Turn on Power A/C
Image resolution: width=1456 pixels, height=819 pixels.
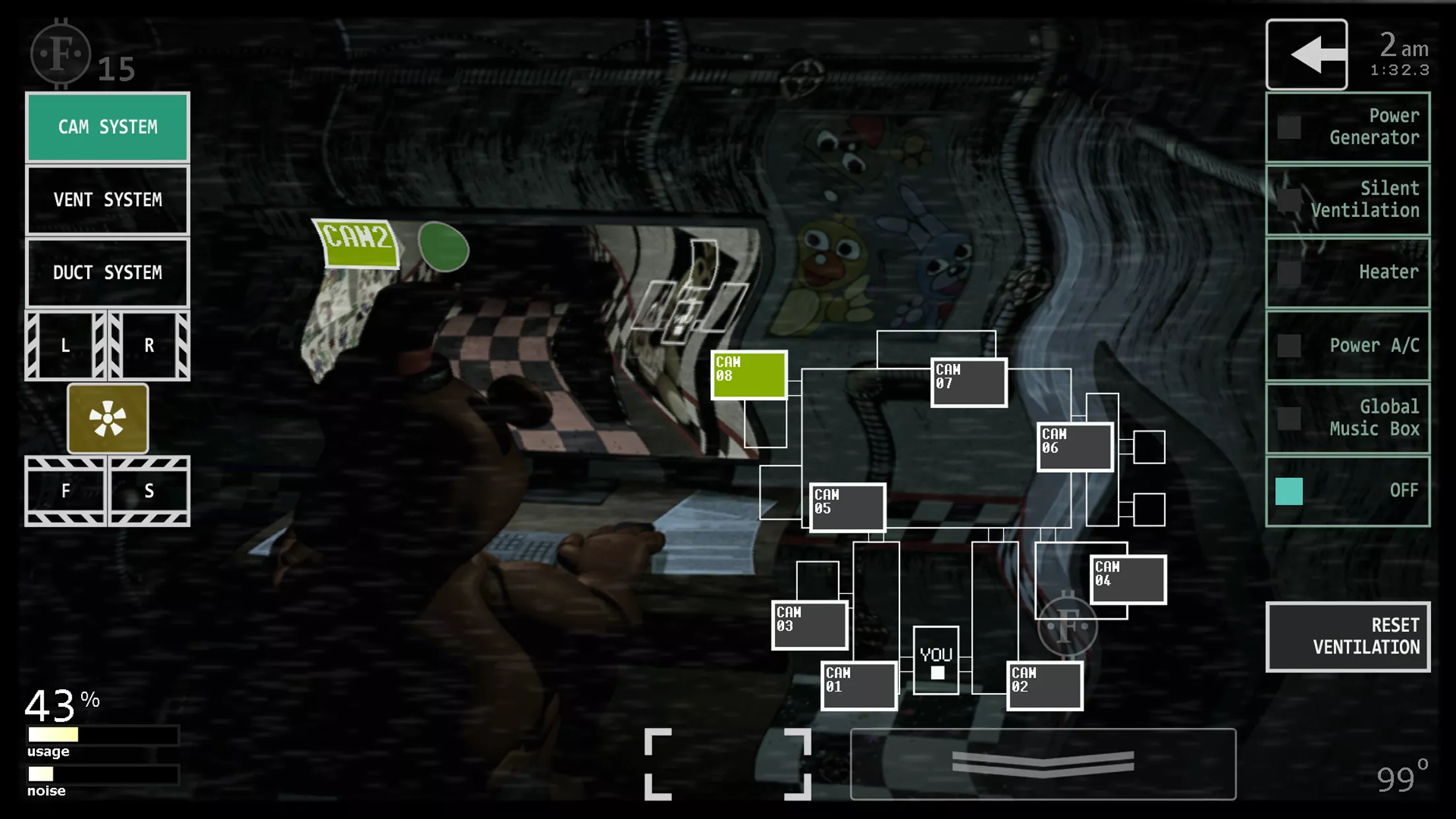click(x=1348, y=345)
